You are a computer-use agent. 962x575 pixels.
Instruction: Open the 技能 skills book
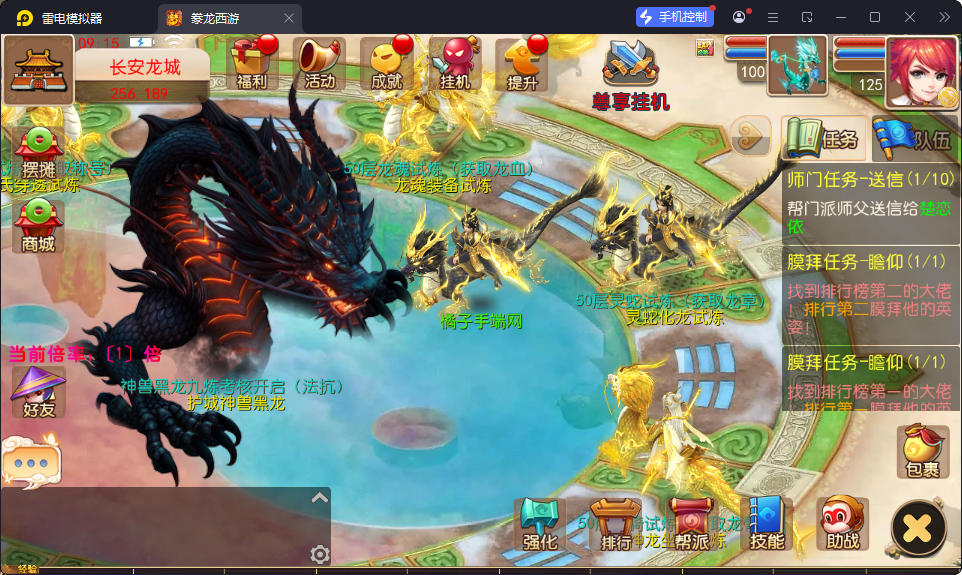click(768, 525)
